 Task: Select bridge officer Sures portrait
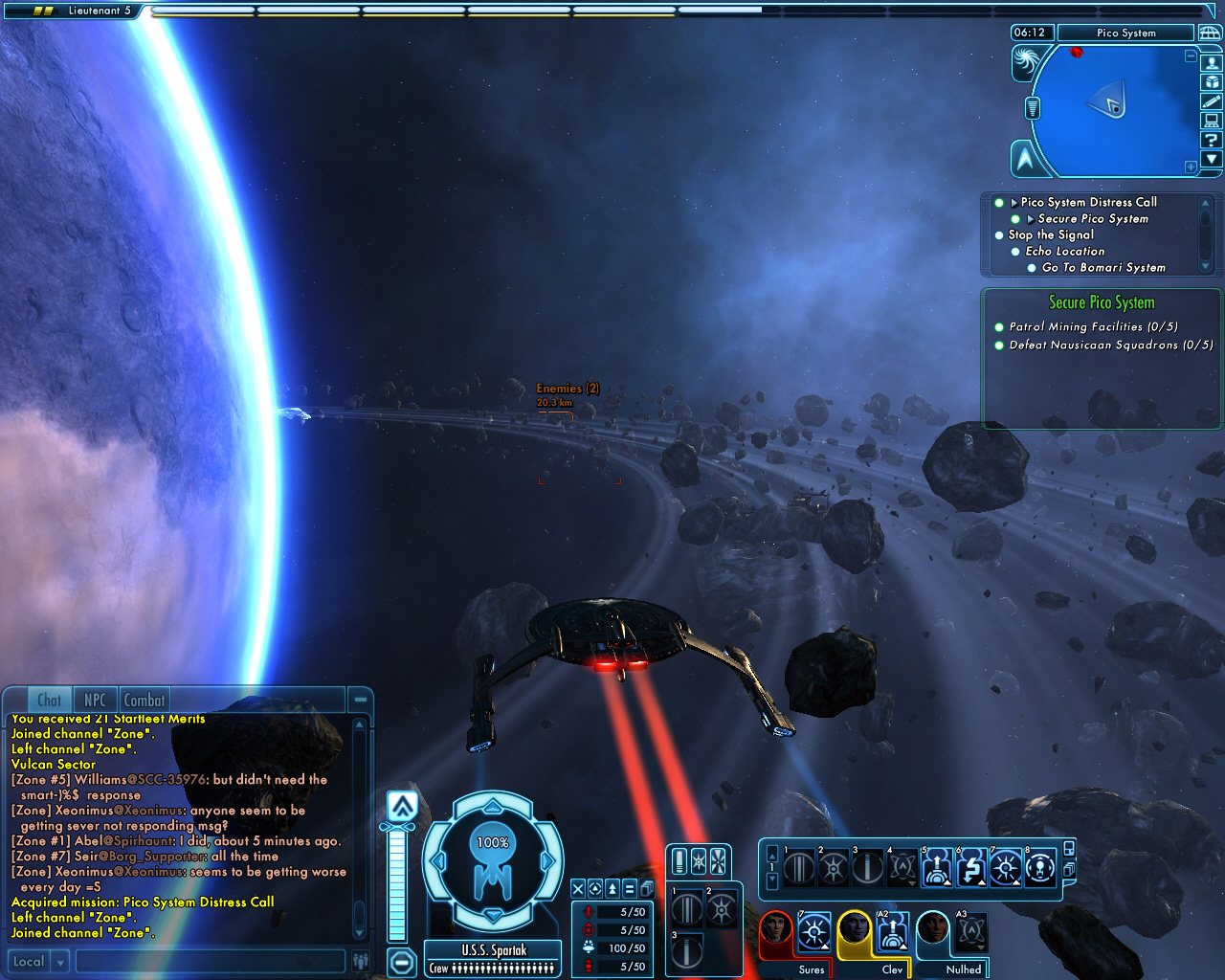pos(775,931)
